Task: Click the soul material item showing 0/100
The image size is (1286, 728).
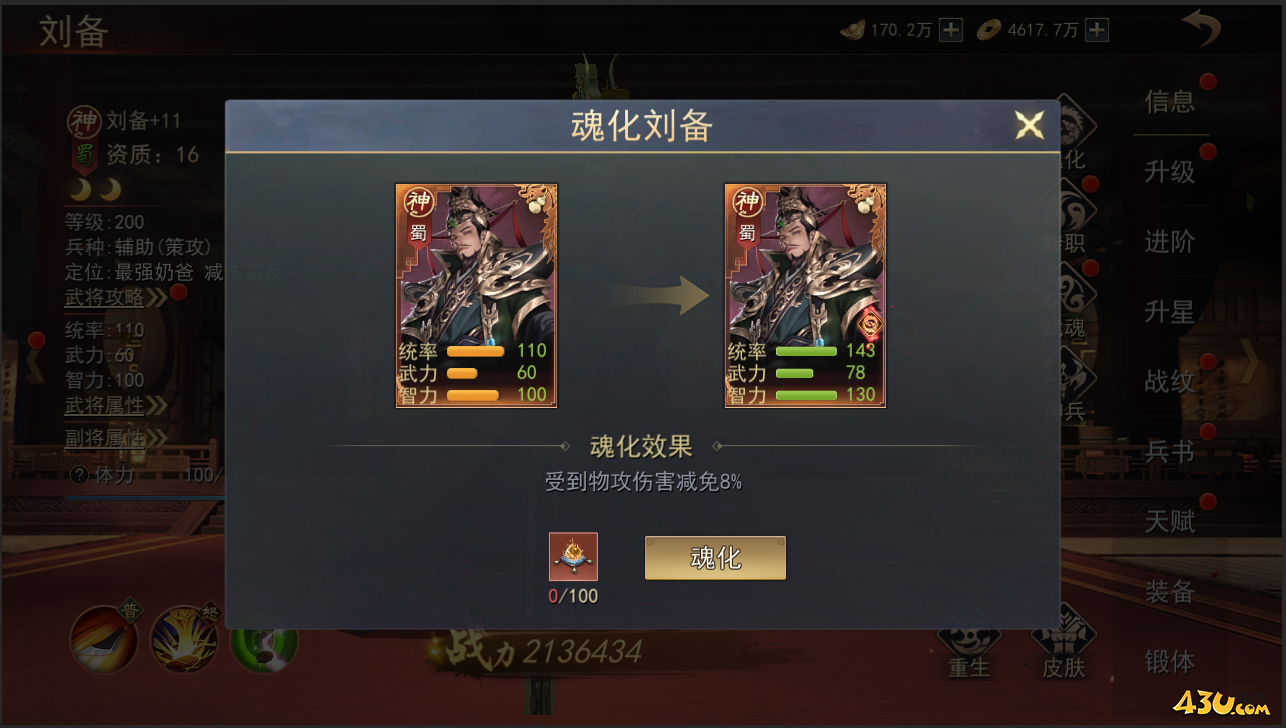Action: pyautogui.click(x=573, y=558)
